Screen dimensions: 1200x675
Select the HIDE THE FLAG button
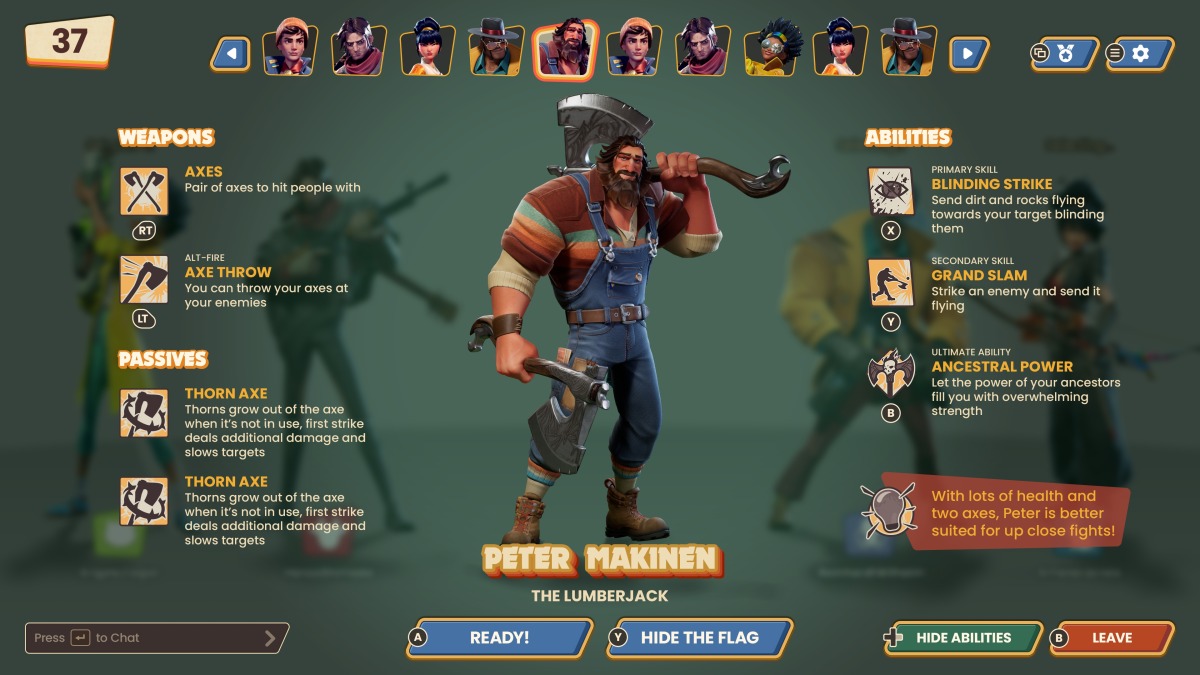pos(699,638)
